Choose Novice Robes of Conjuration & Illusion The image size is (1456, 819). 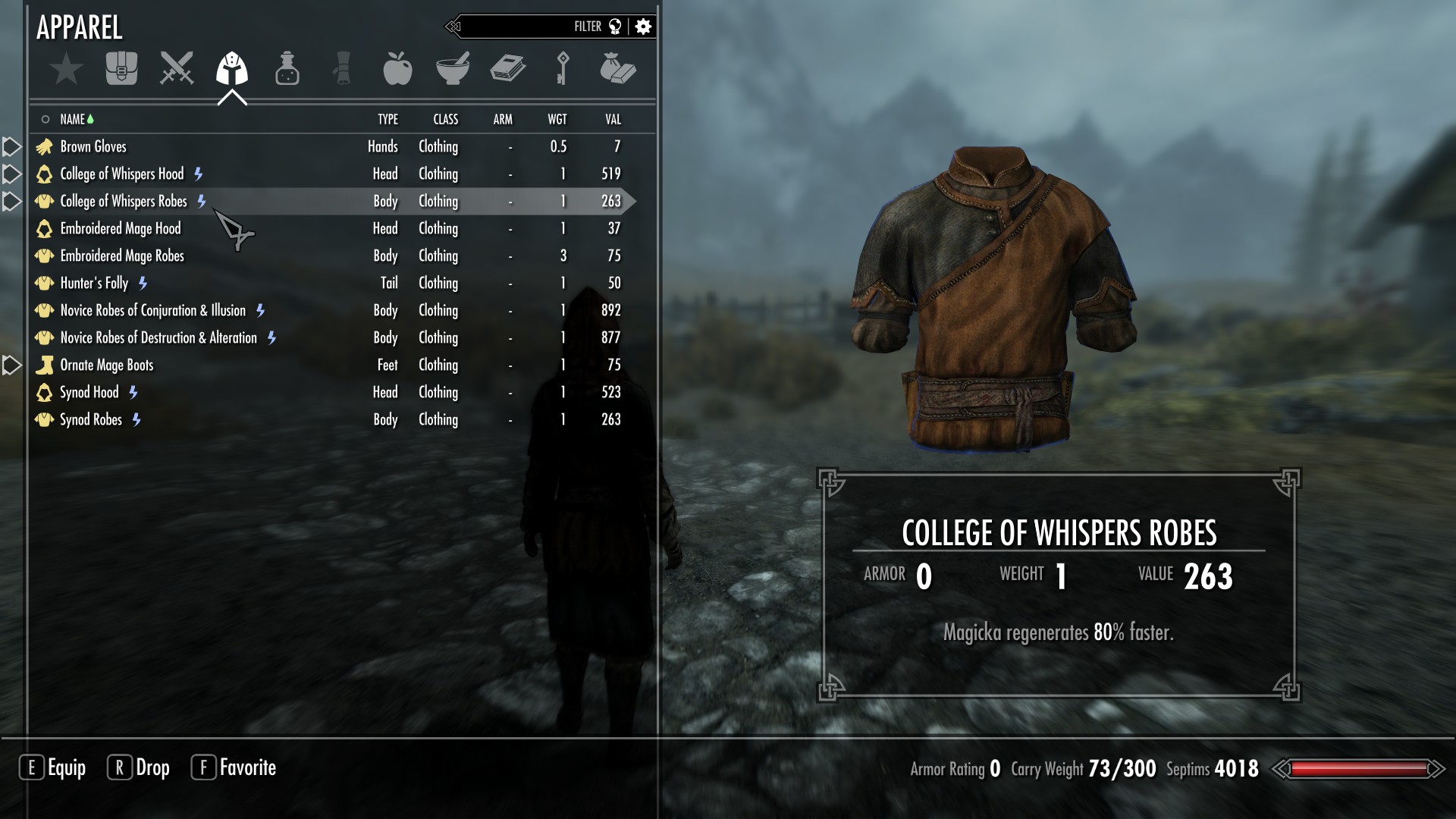tap(152, 310)
